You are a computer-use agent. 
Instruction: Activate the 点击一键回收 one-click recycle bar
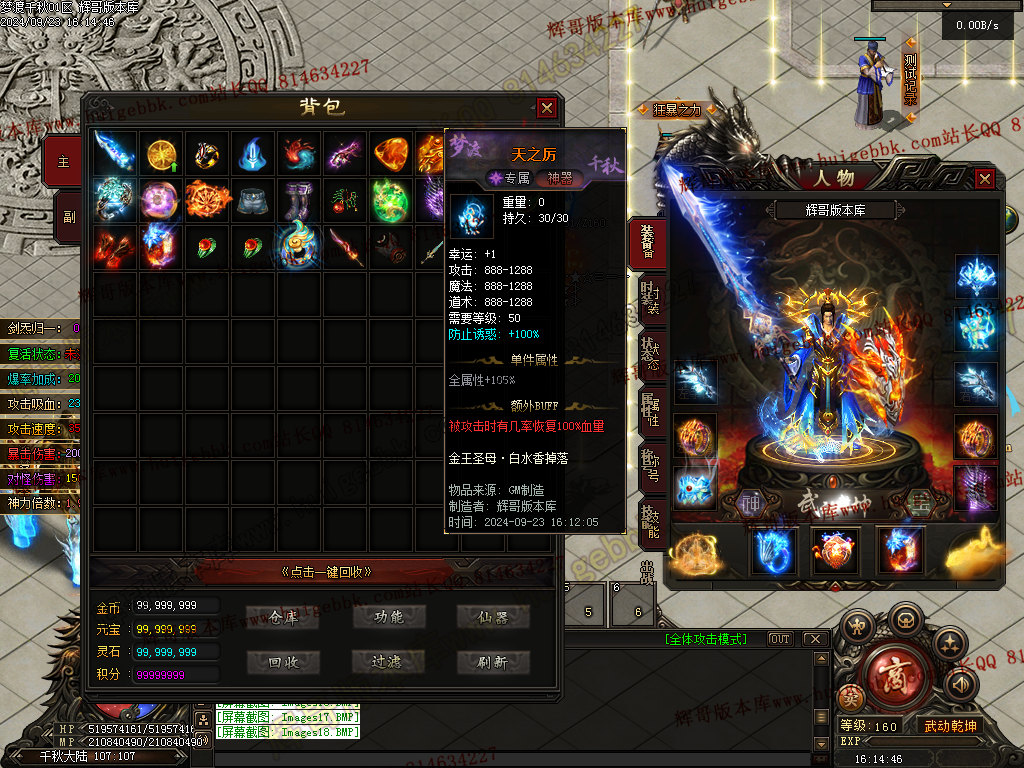(x=326, y=572)
